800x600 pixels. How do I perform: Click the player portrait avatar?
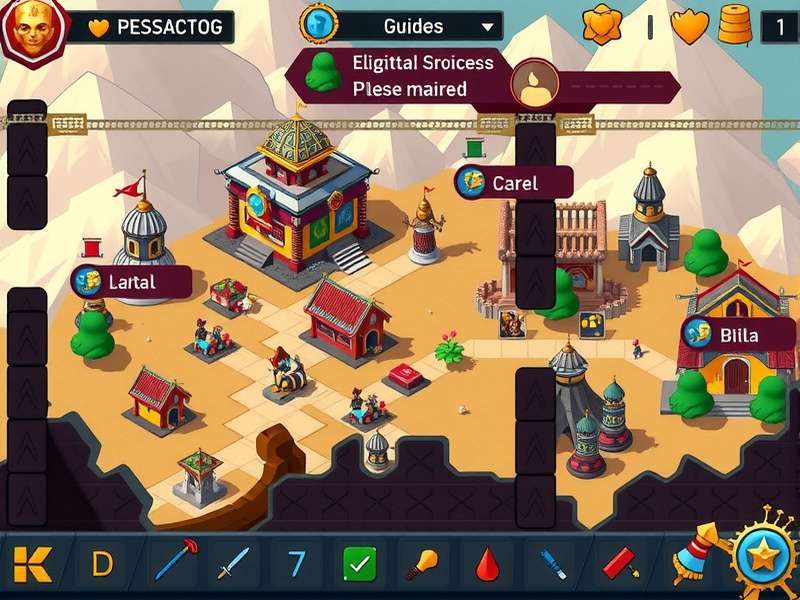tap(33, 28)
